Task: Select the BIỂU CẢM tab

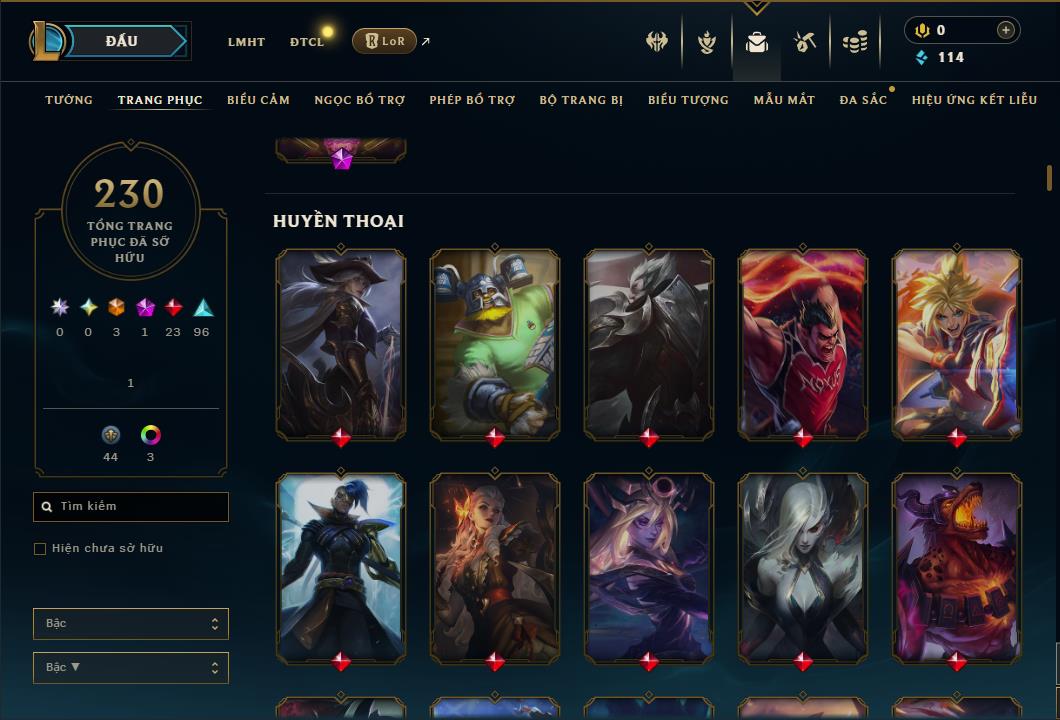Action: coord(258,100)
